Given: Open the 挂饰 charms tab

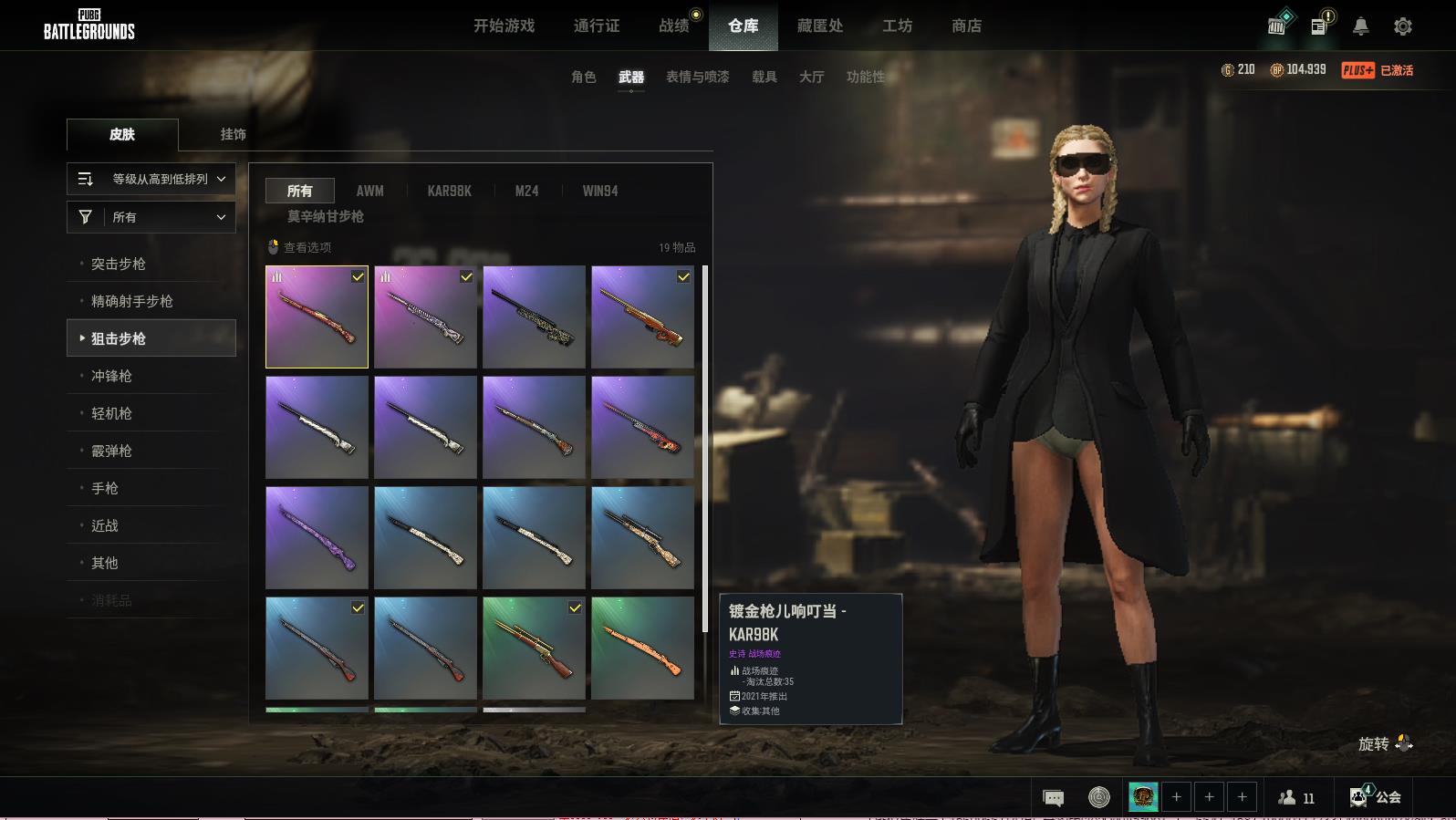Looking at the screenshot, I should click(233, 134).
